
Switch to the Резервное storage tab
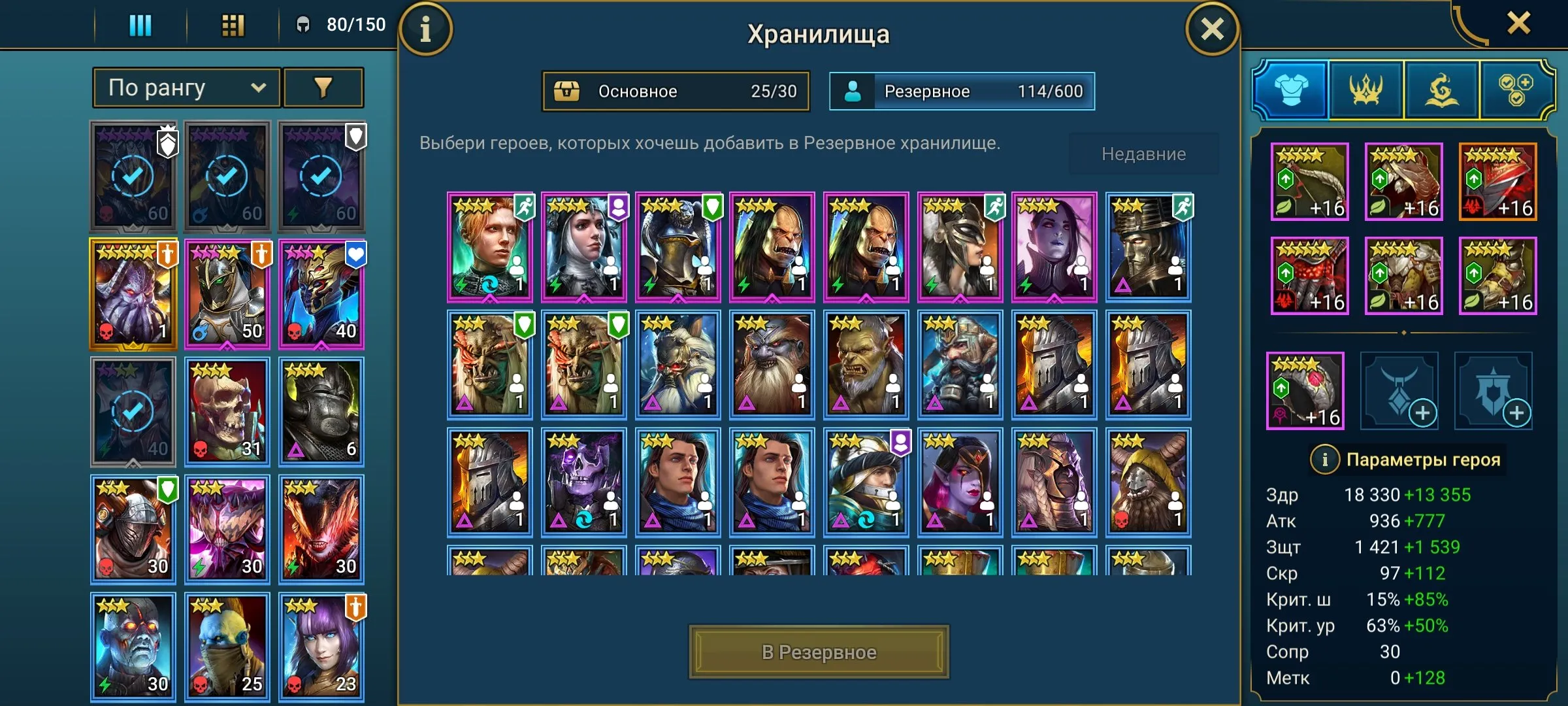tap(959, 92)
